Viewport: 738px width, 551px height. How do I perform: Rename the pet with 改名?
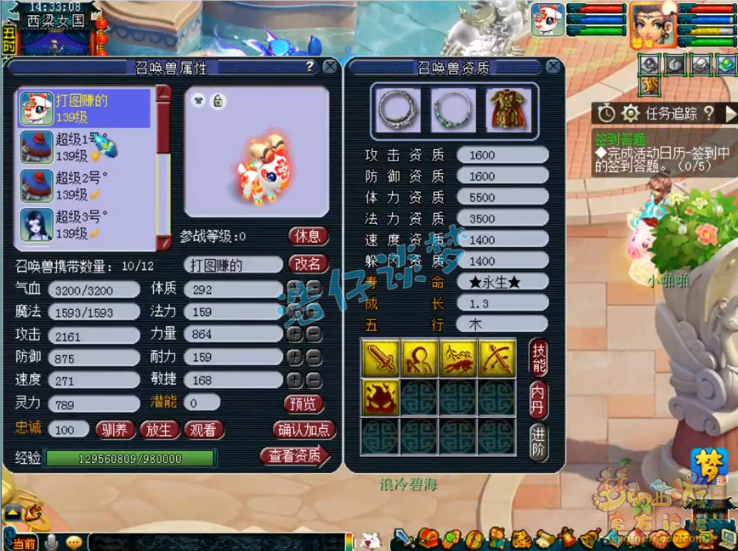308,264
